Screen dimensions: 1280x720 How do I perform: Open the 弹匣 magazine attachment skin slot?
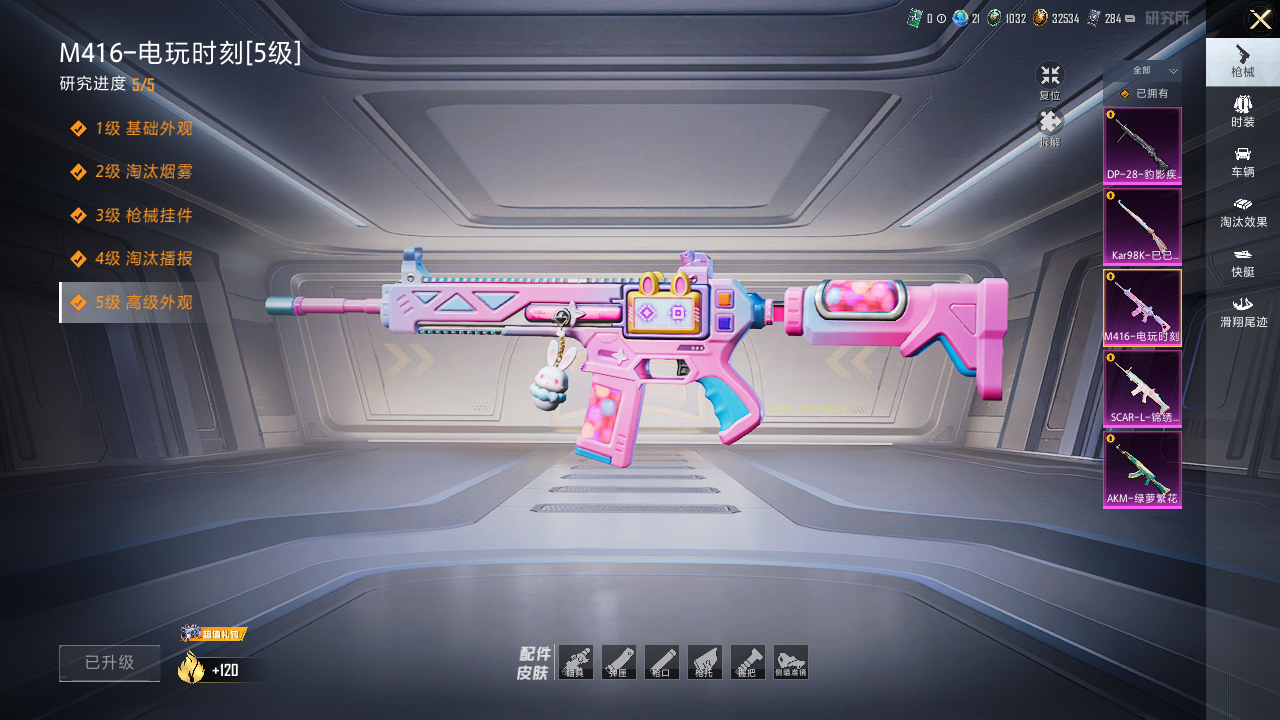[618, 662]
